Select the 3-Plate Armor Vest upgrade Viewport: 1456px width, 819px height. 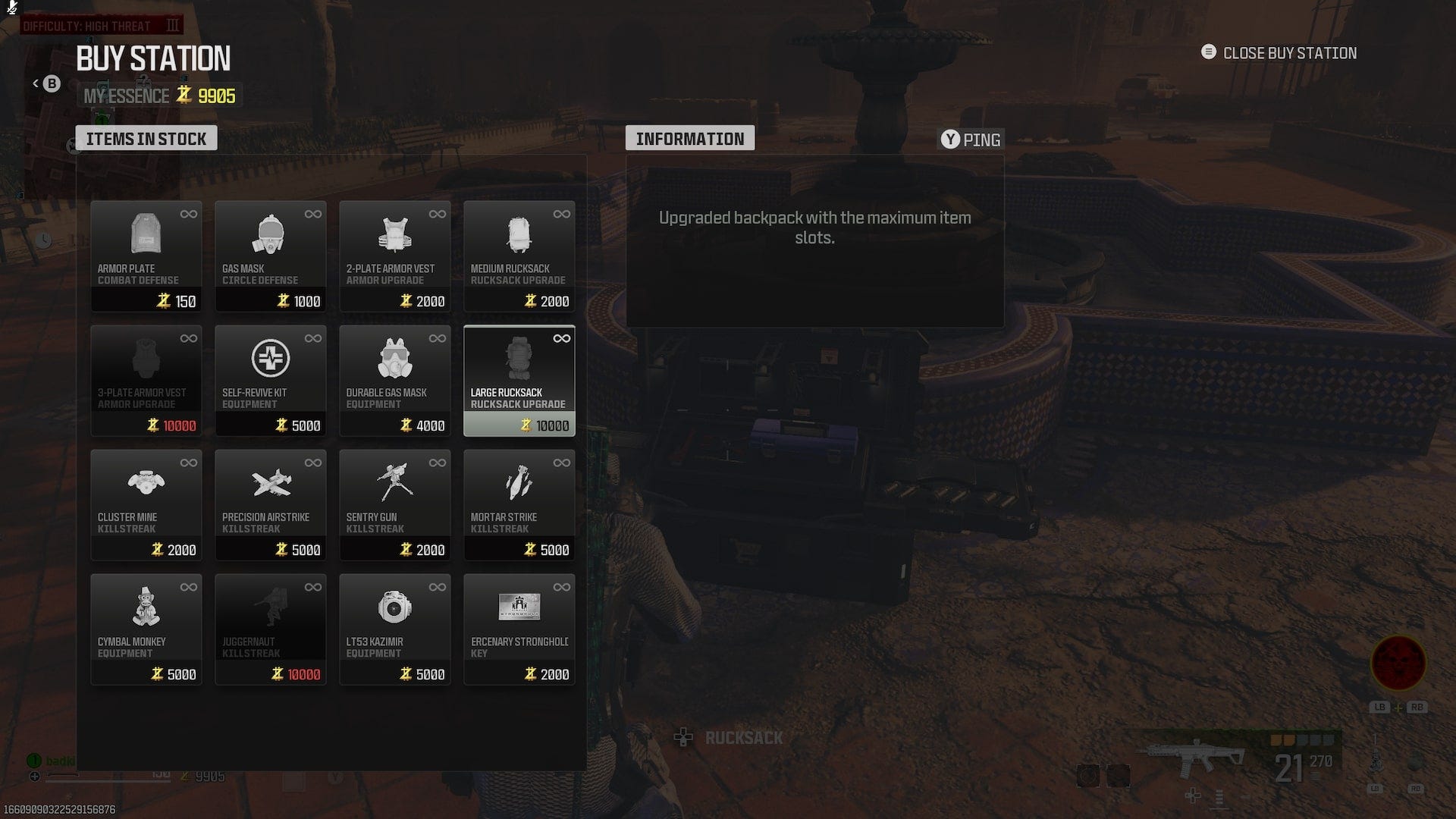click(x=146, y=379)
